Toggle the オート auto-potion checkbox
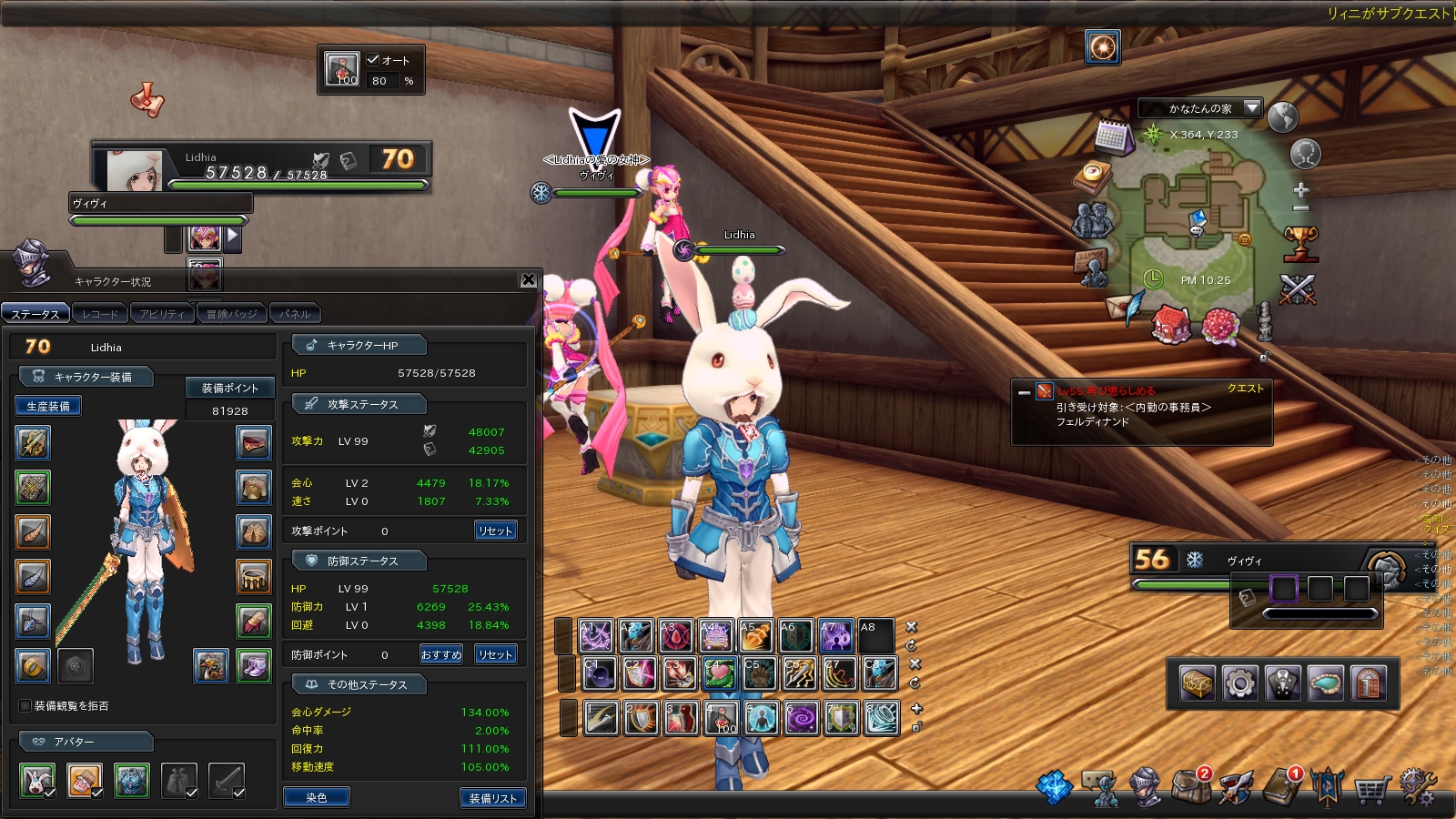Image resolution: width=1456 pixels, height=819 pixels. coord(373,60)
